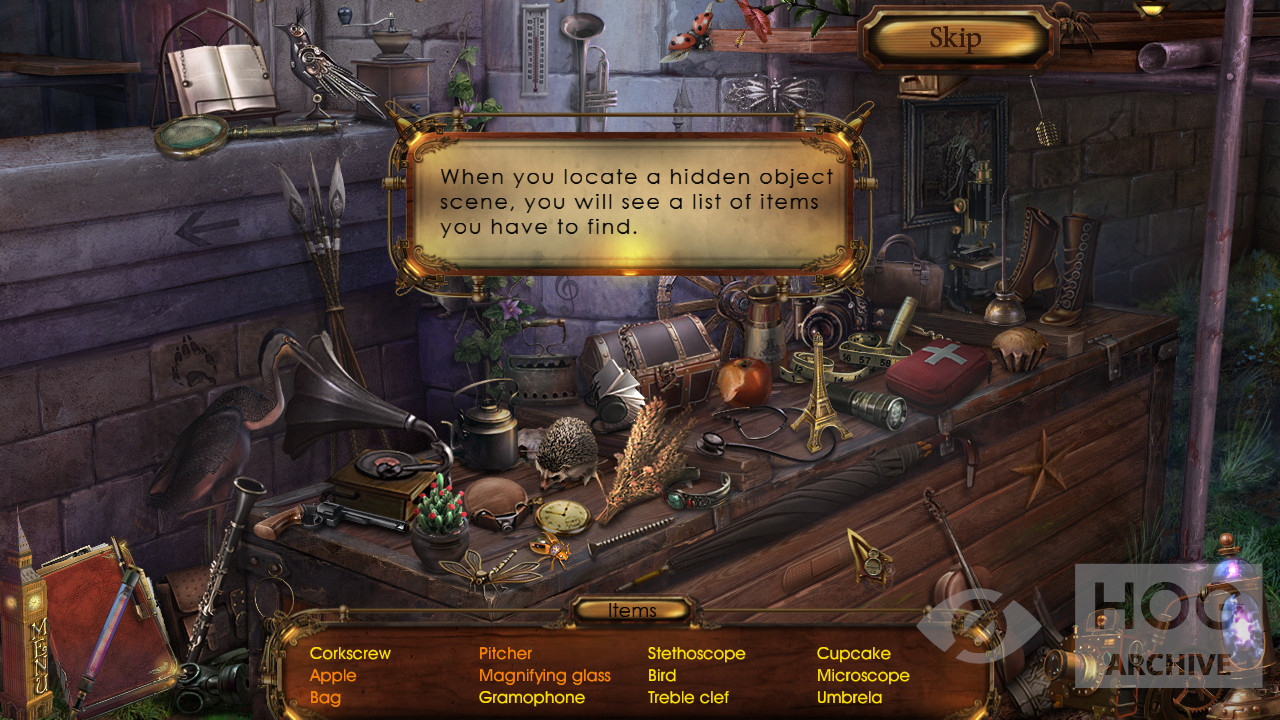Select Gramophone in the items list
The width and height of the screenshot is (1280, 720).
(531, 698)
